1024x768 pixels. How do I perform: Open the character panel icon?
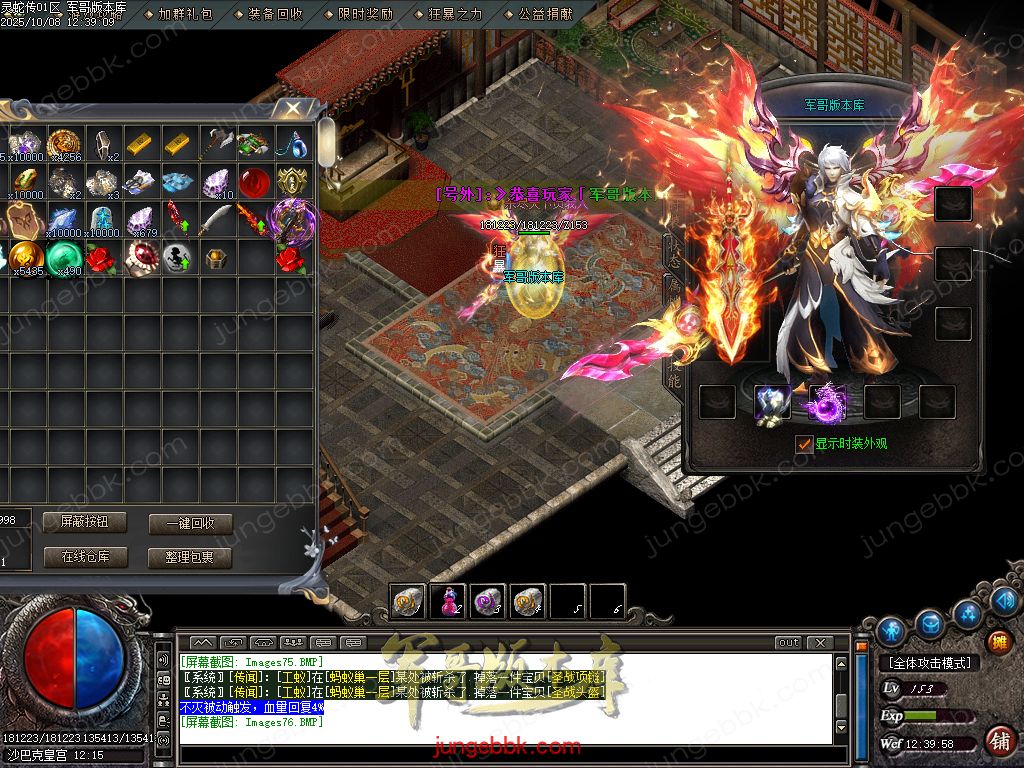(890, 630)
